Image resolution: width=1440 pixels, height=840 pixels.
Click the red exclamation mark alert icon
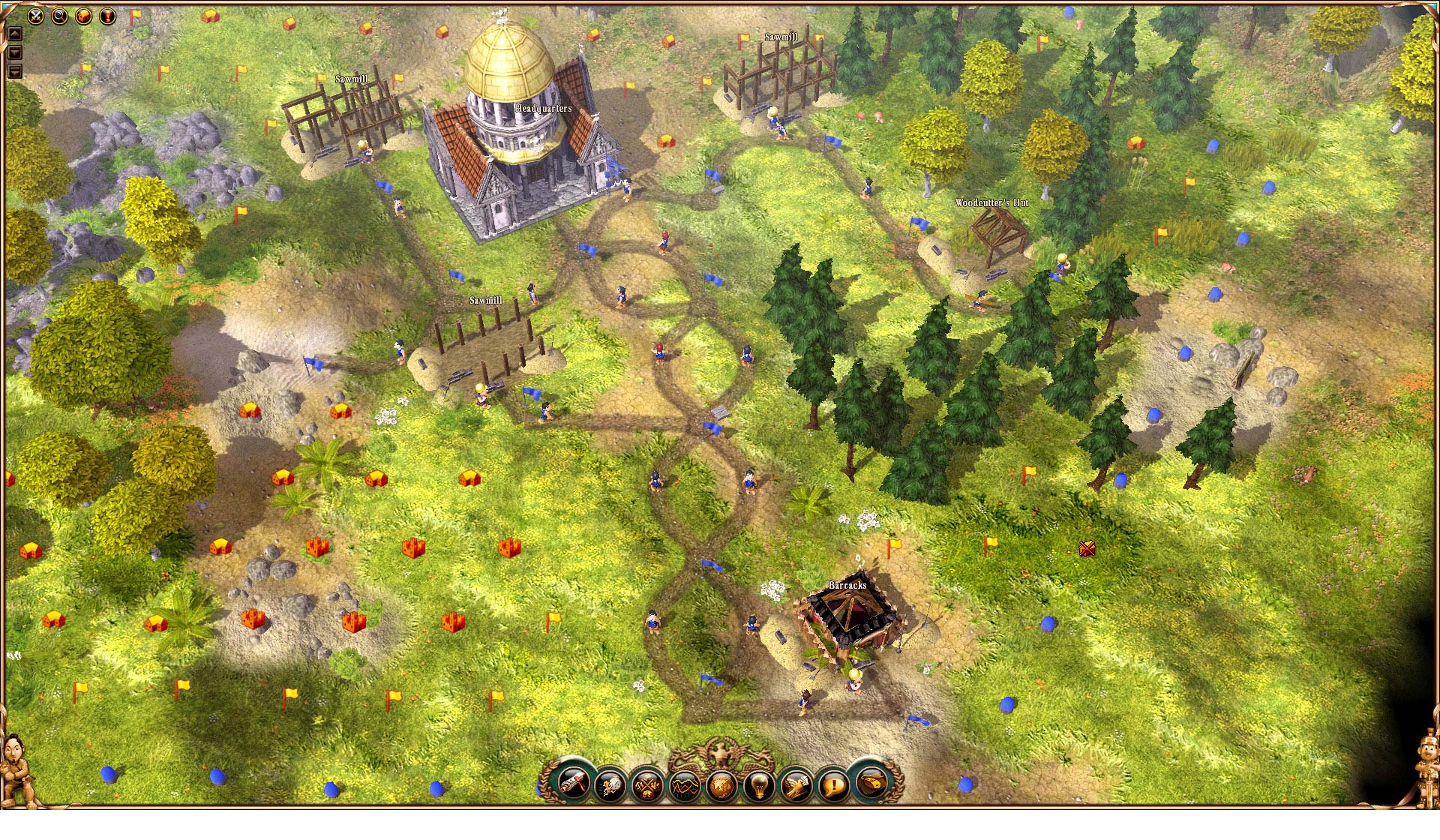[x=107, y=16]
